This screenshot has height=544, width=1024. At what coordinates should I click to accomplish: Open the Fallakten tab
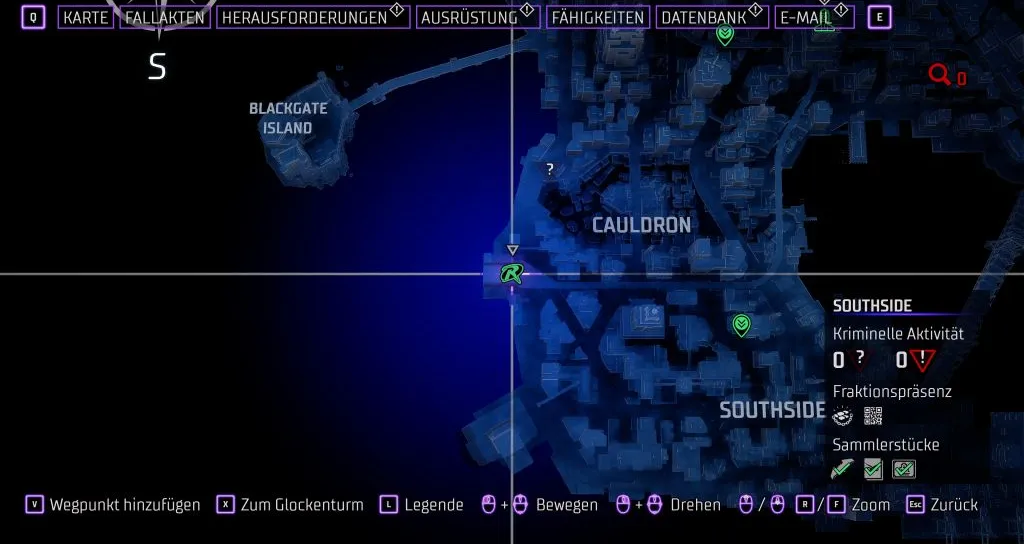coord(165,18)
